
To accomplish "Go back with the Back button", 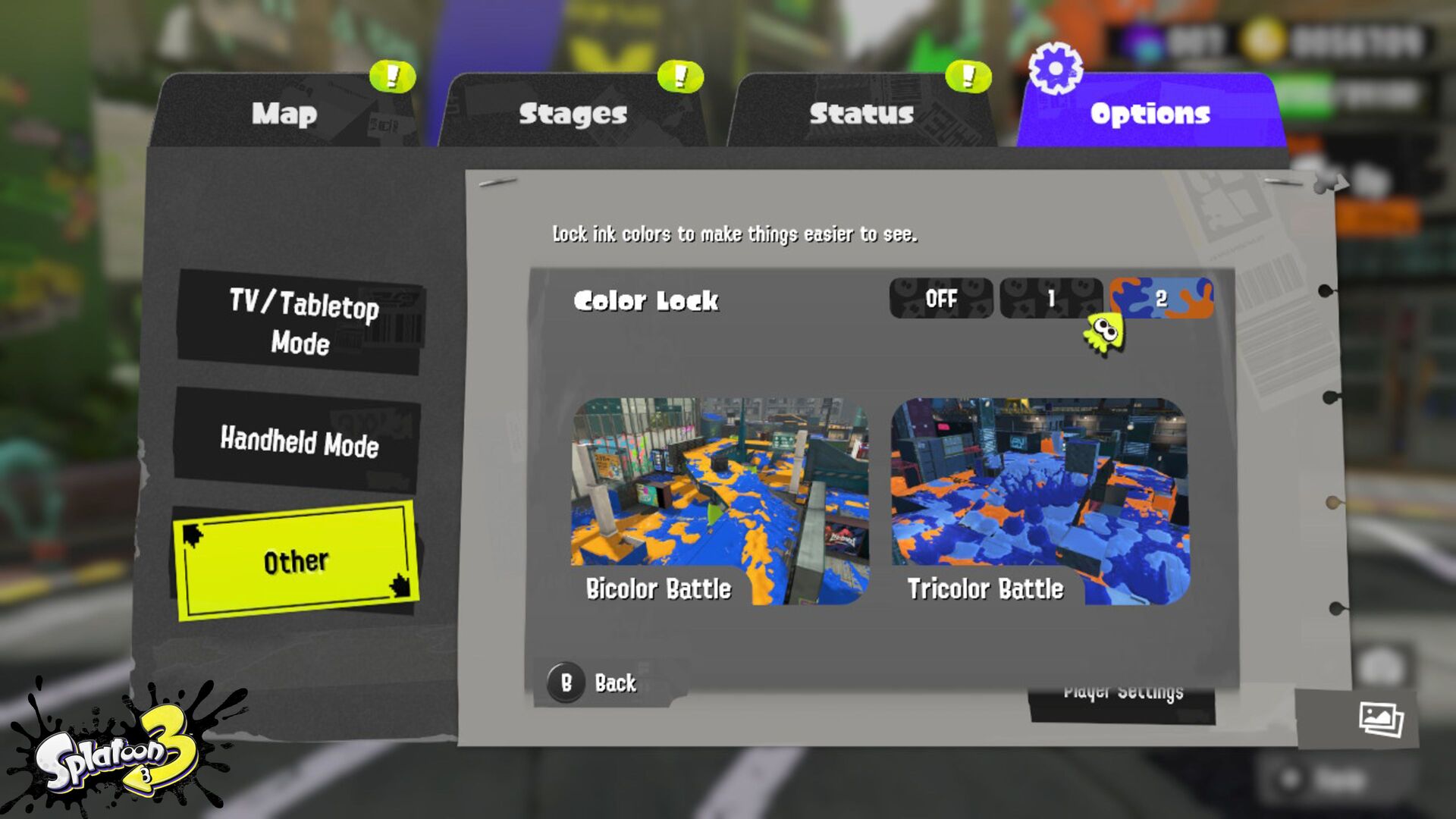I will pos(599,682).
